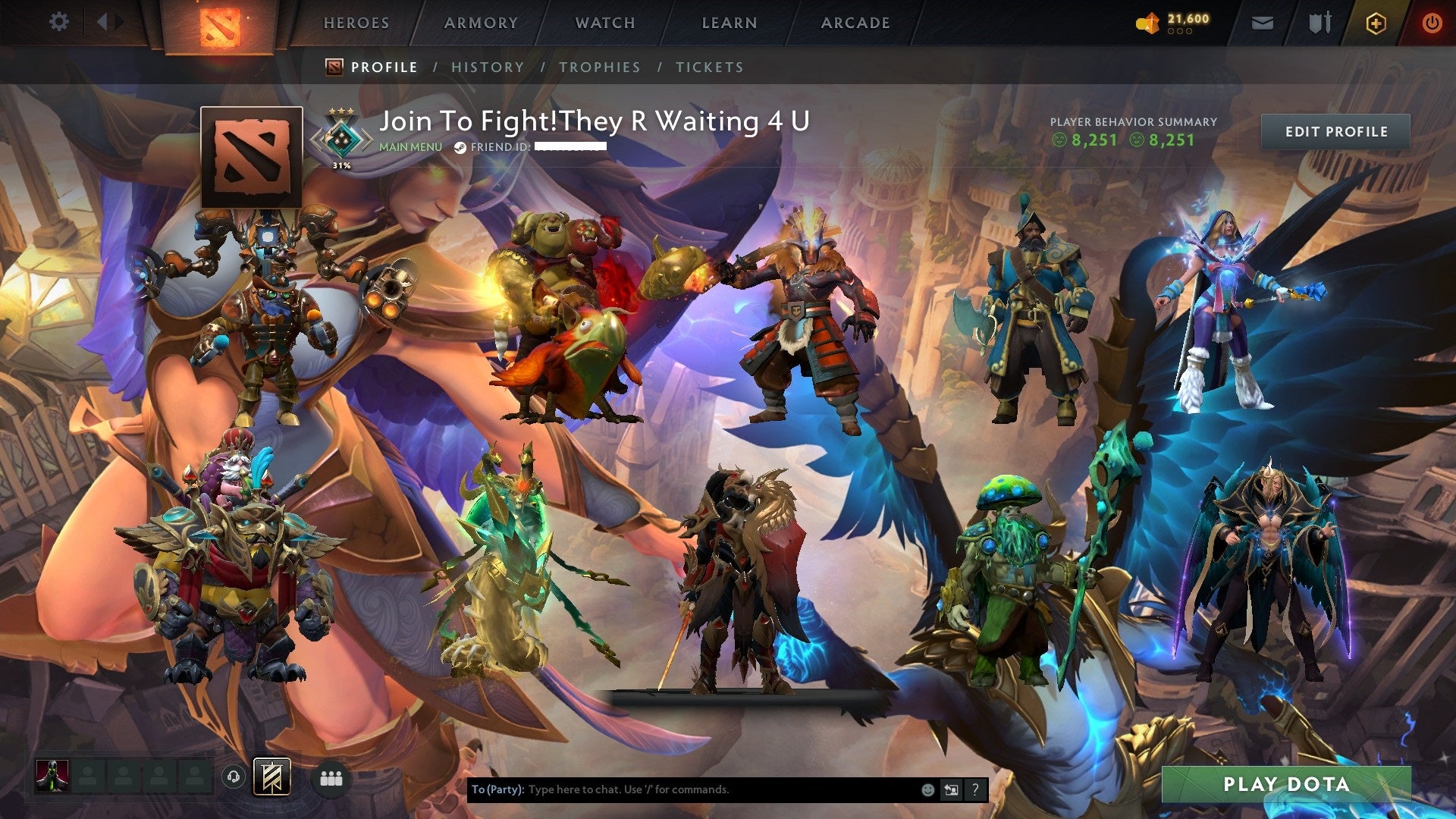The height and width of the screenshot is (819, 1456).
Task: Click the chat input field to type a message
Action: (682, 789)
